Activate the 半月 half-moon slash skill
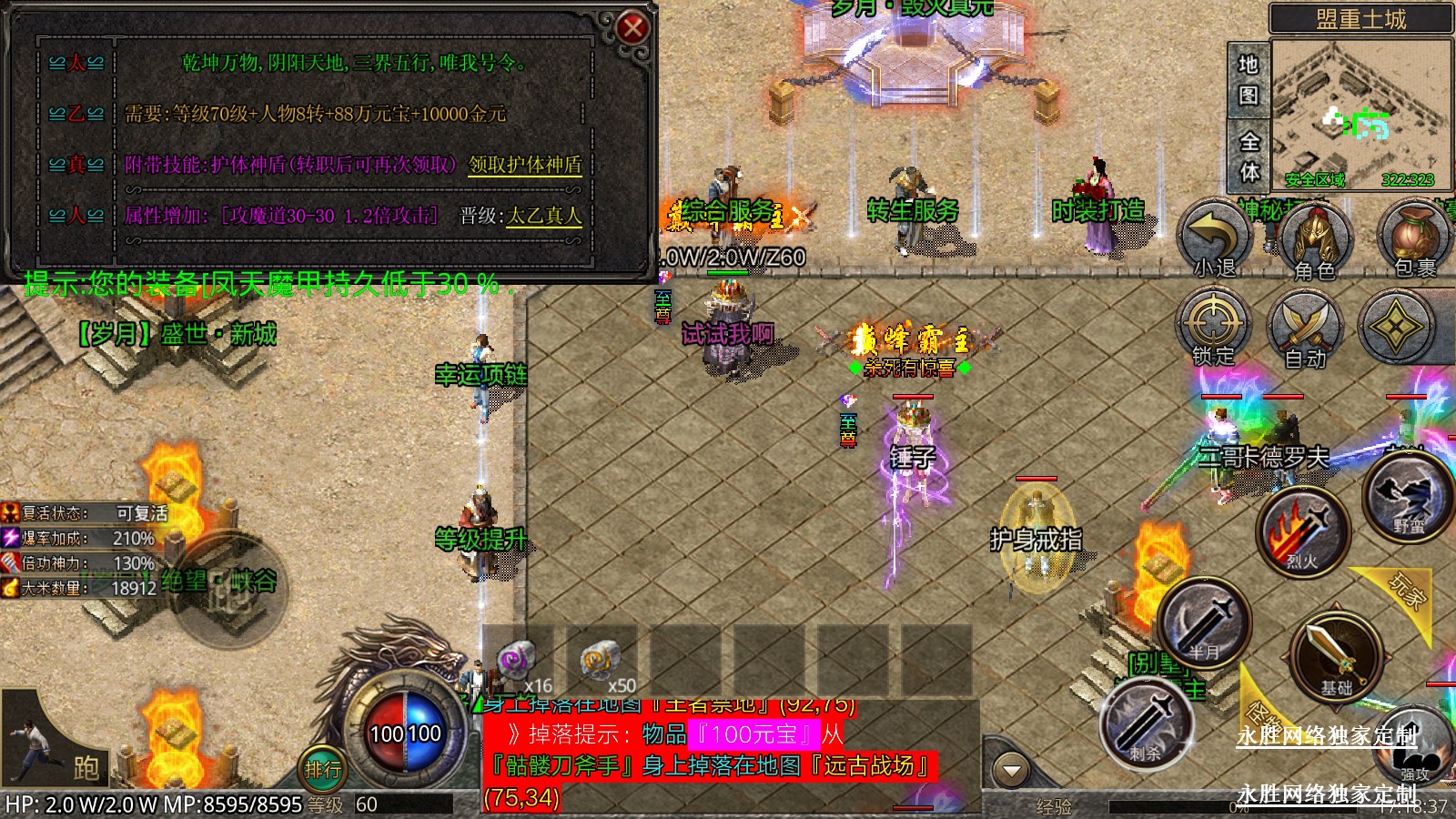The height and width of the screenshot is (819, 1456). [x=1204, y=623]
